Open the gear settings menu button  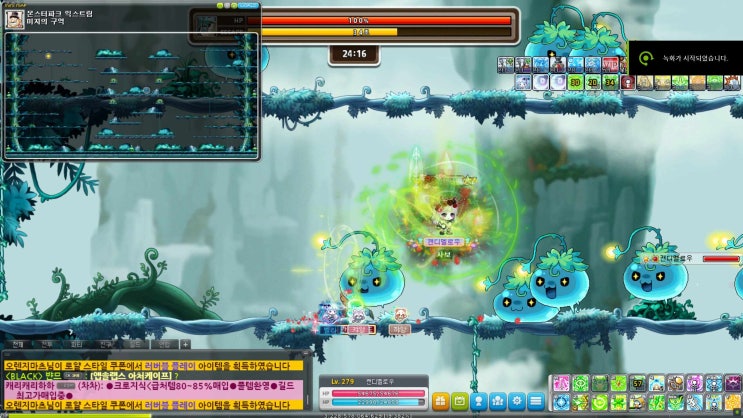point(517,401)
